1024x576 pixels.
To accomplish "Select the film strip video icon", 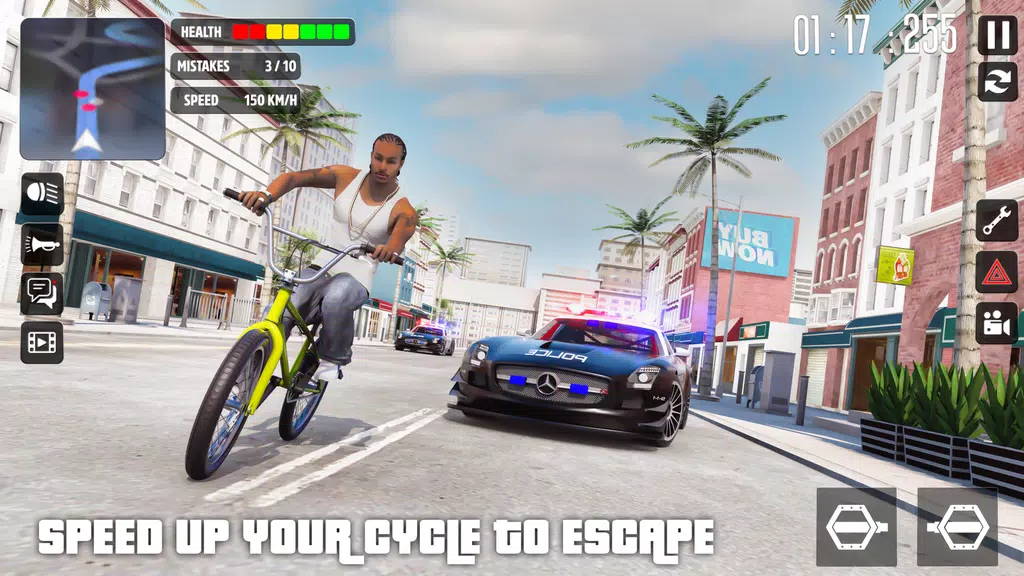I will click(x=42, y=342).
